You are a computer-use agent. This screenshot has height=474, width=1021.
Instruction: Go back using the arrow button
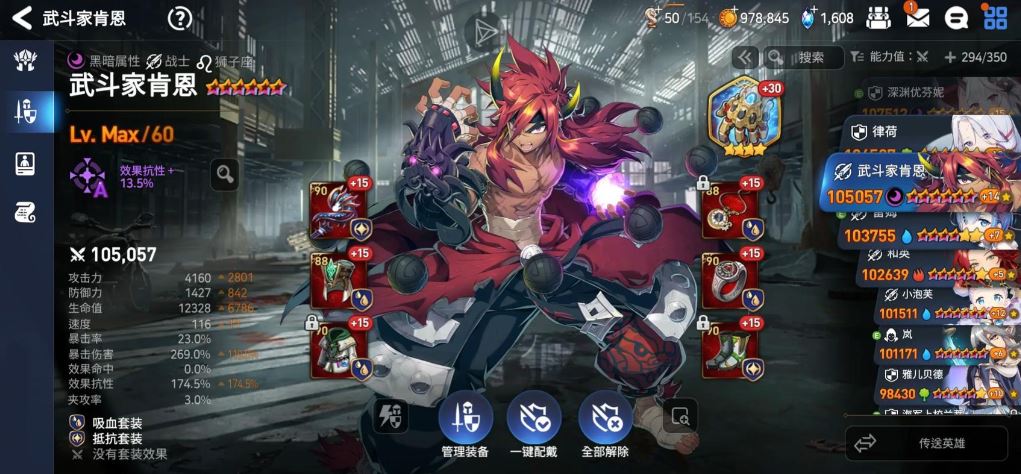pos(21,18)
